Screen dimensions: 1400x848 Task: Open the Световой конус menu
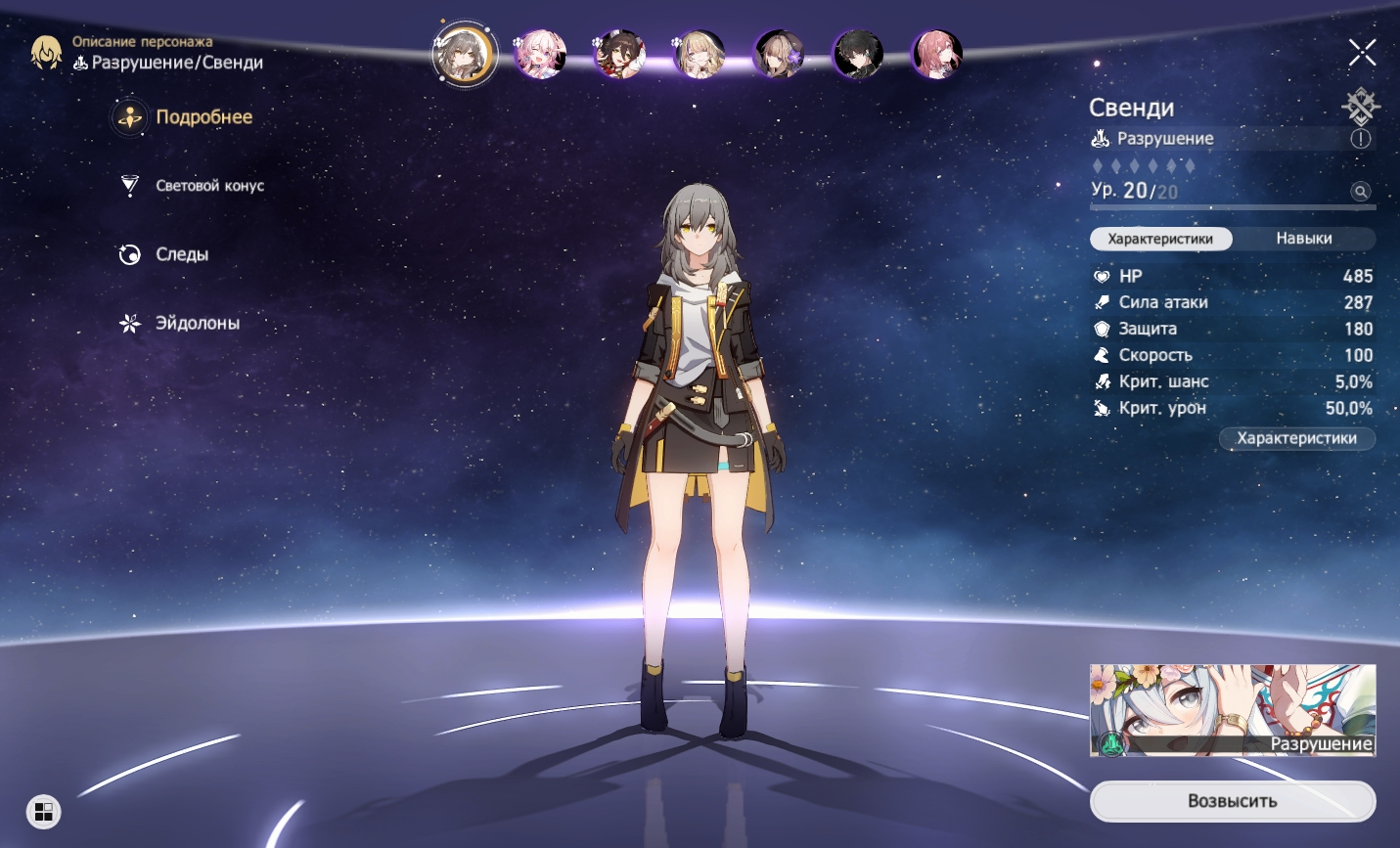(x=208, y=186)
